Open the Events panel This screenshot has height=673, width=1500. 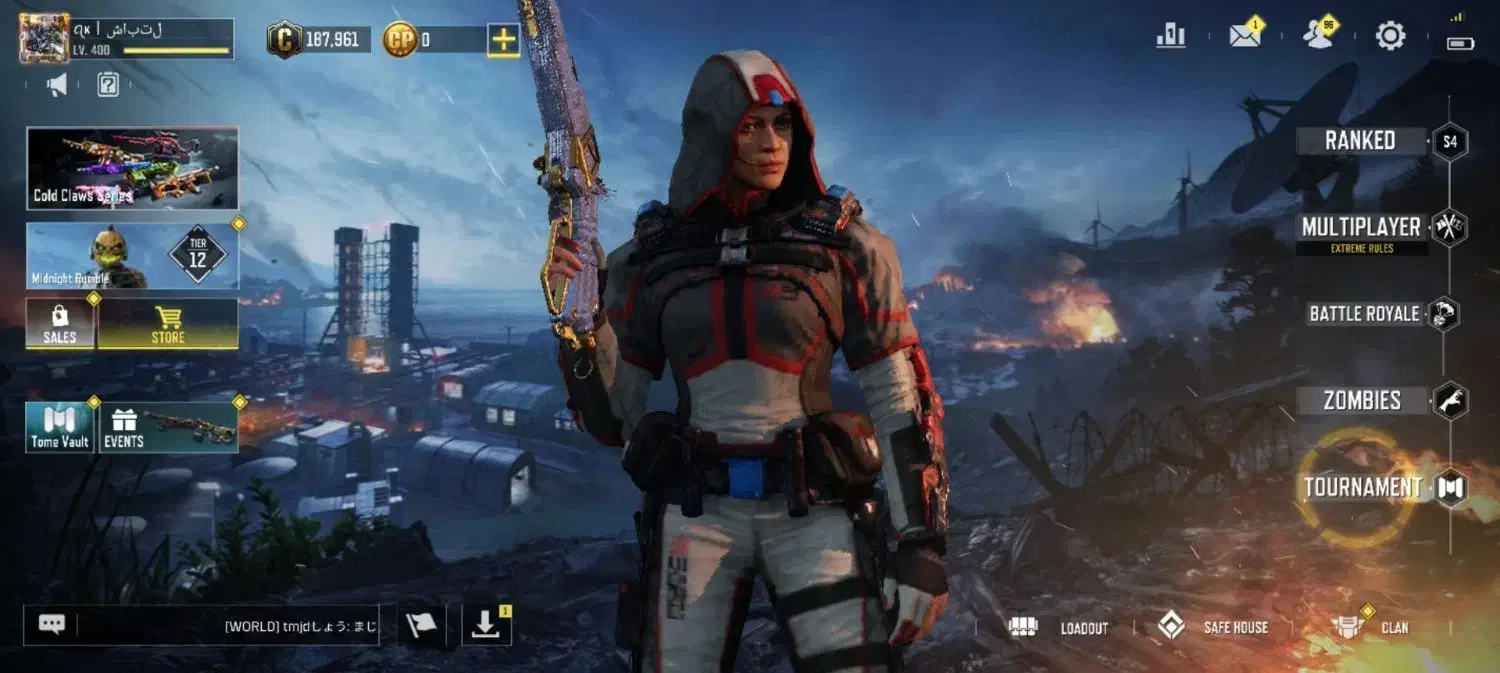(x=167, y=427)
